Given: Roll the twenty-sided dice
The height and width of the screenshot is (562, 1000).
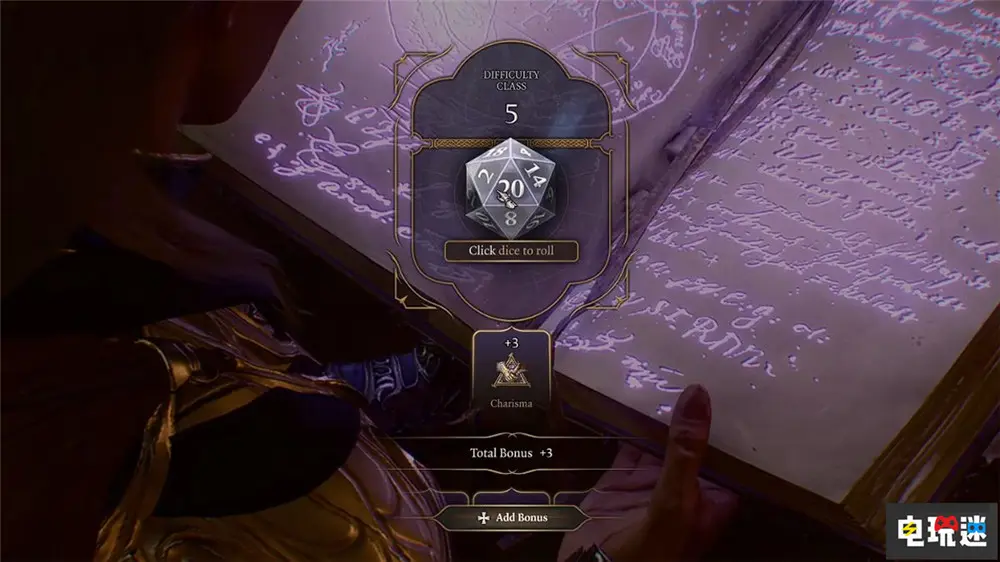Looking at the screenshot, I should [511, 187].
